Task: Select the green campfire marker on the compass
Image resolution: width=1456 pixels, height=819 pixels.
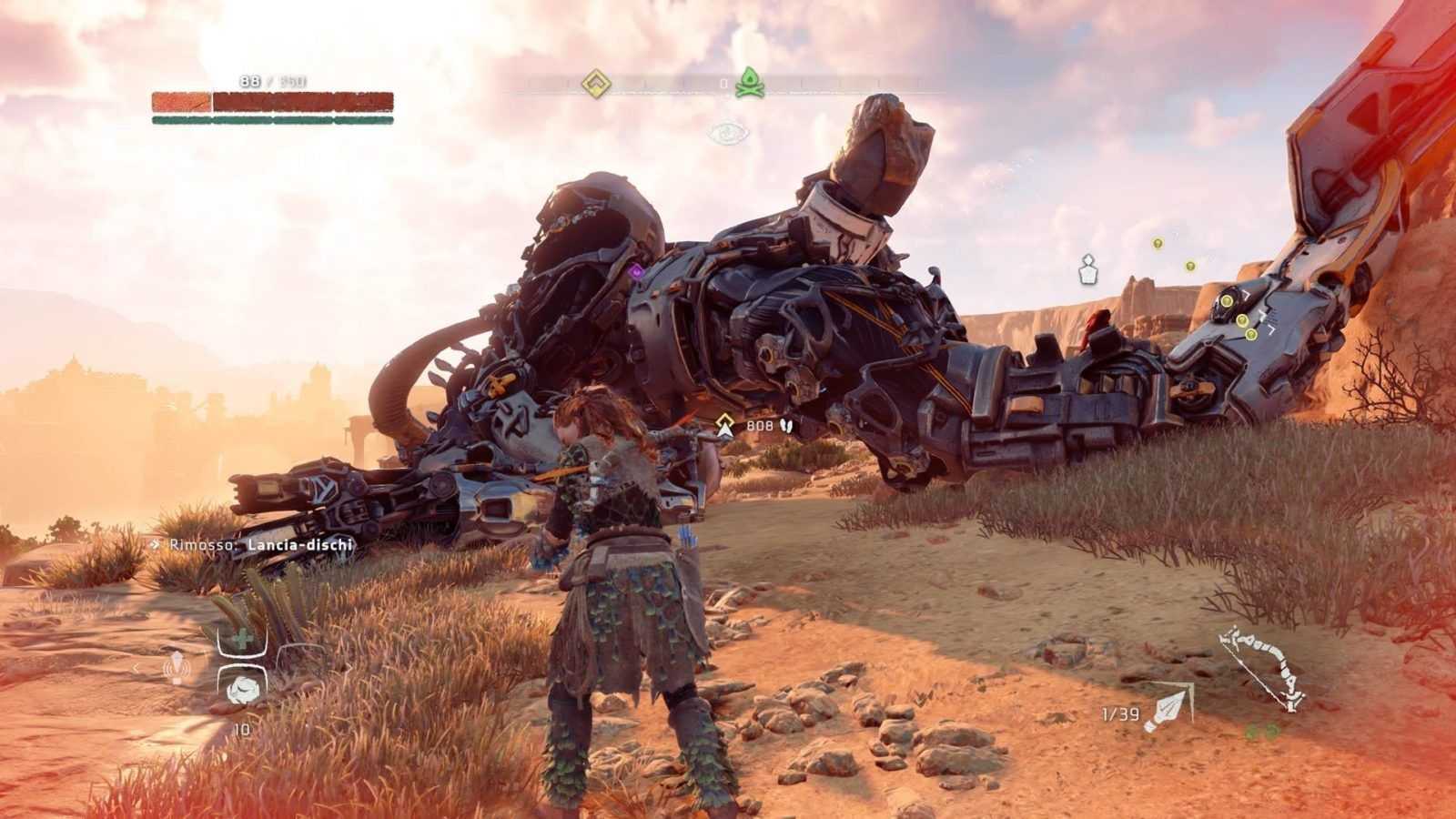Action: pyautogui.click(x=750, y=83)
